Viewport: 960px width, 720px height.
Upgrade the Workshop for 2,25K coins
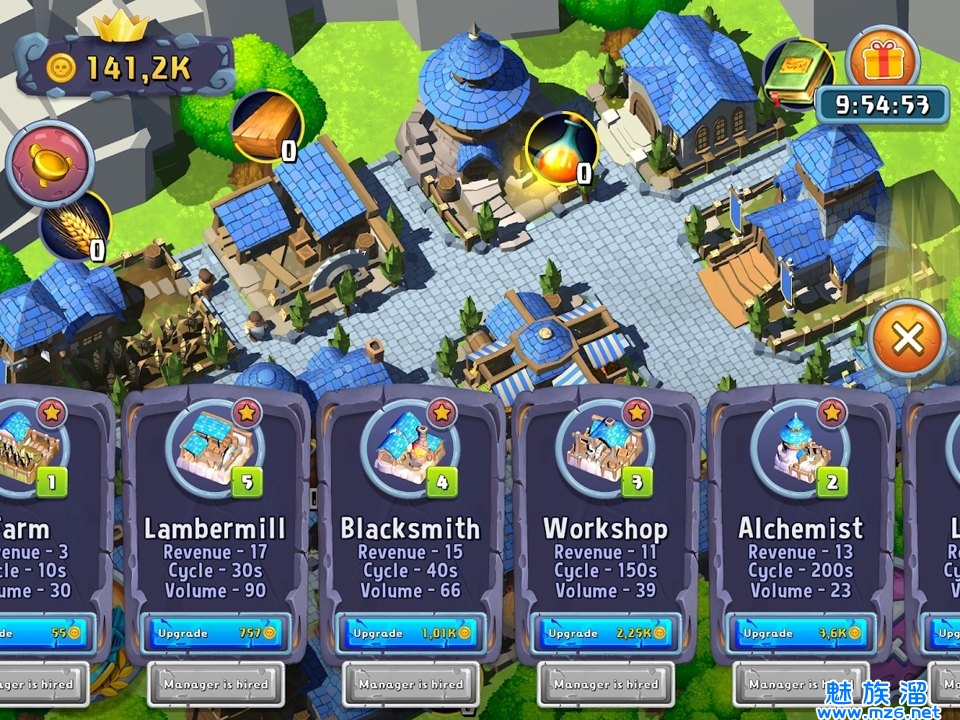(x=605, y=633)
